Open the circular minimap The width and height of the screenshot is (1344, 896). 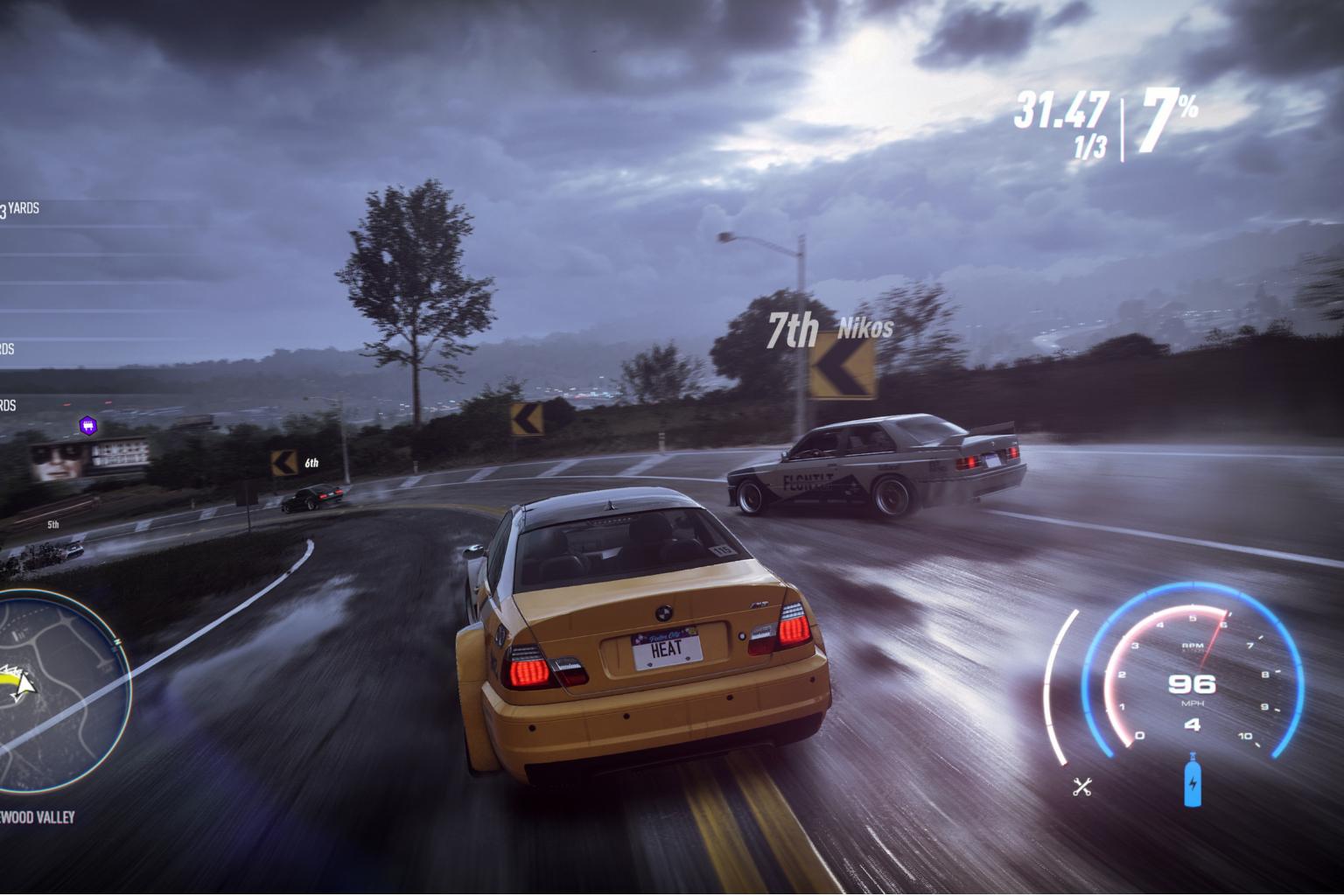point(59,685)
